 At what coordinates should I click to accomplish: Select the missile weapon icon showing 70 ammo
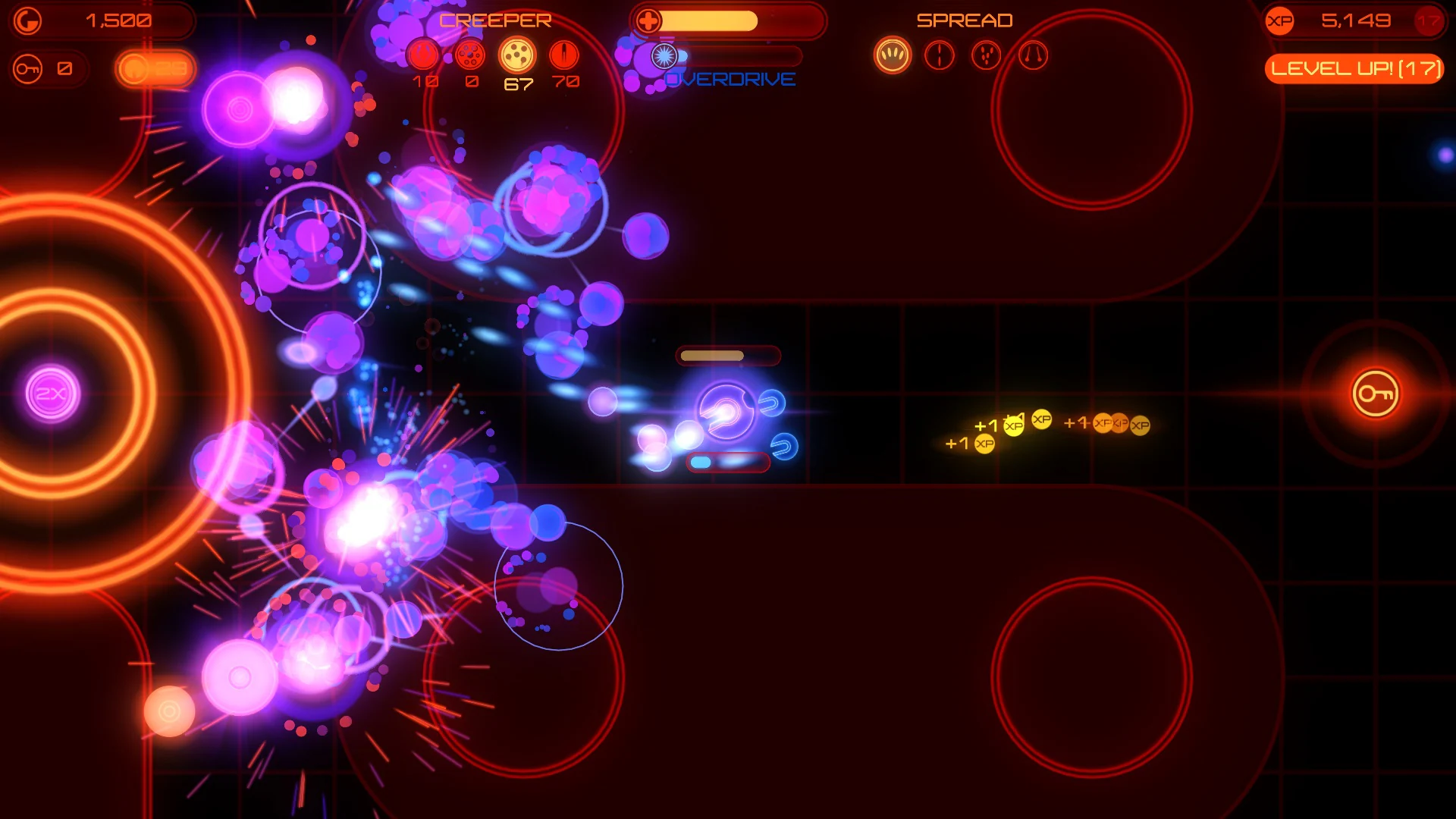click(563, 55)
